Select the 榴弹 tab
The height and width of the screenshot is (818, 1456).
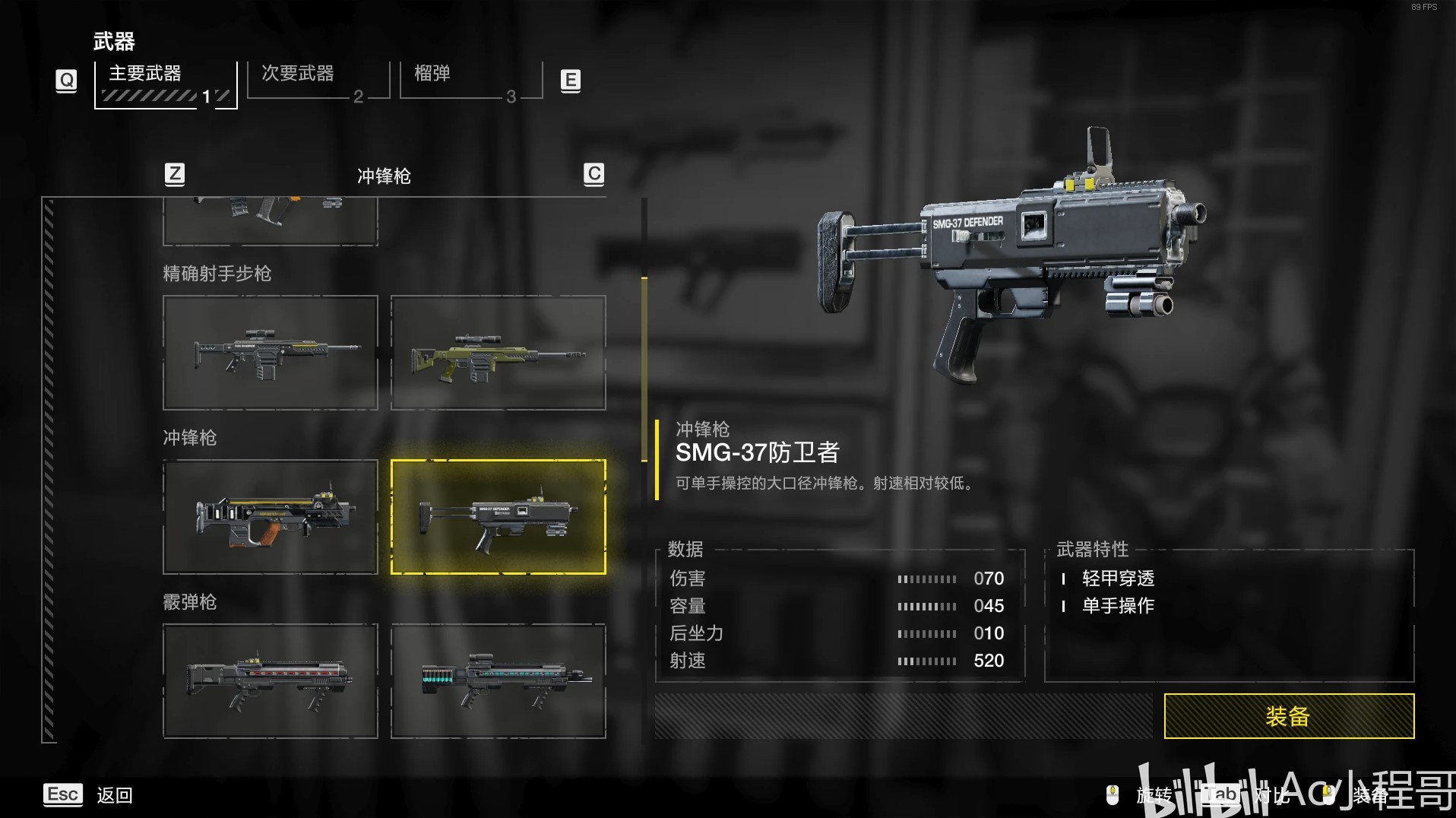point(470,81)
